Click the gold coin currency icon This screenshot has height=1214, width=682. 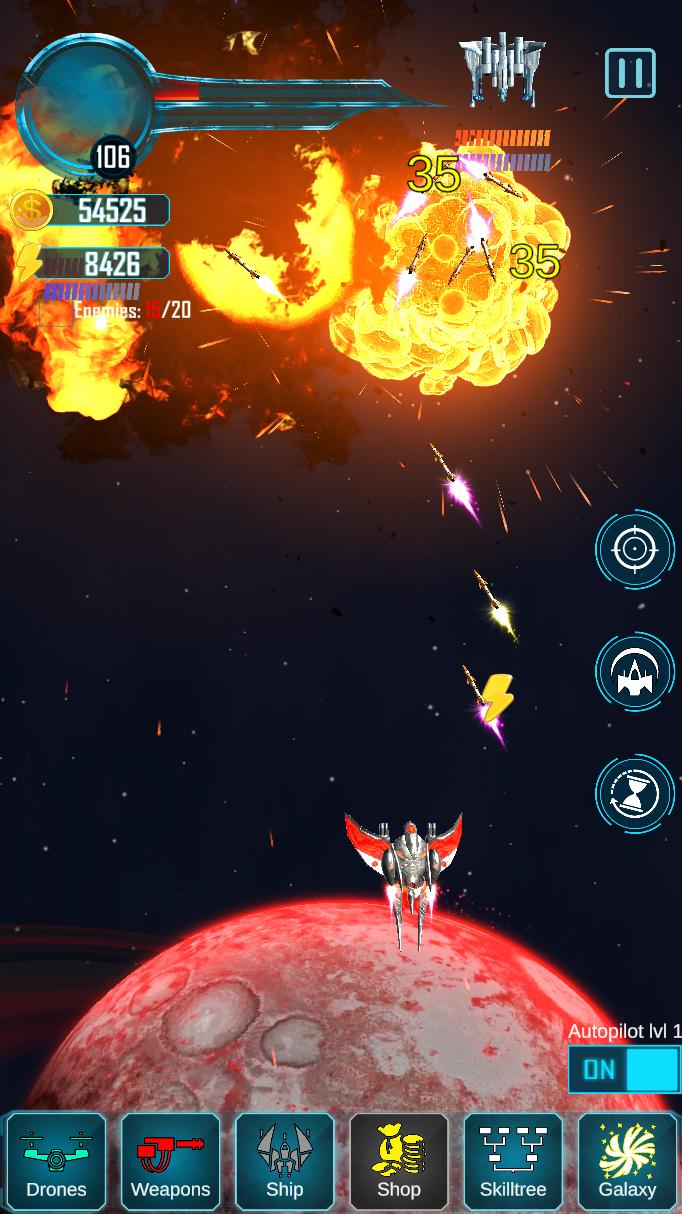point(31,210)
